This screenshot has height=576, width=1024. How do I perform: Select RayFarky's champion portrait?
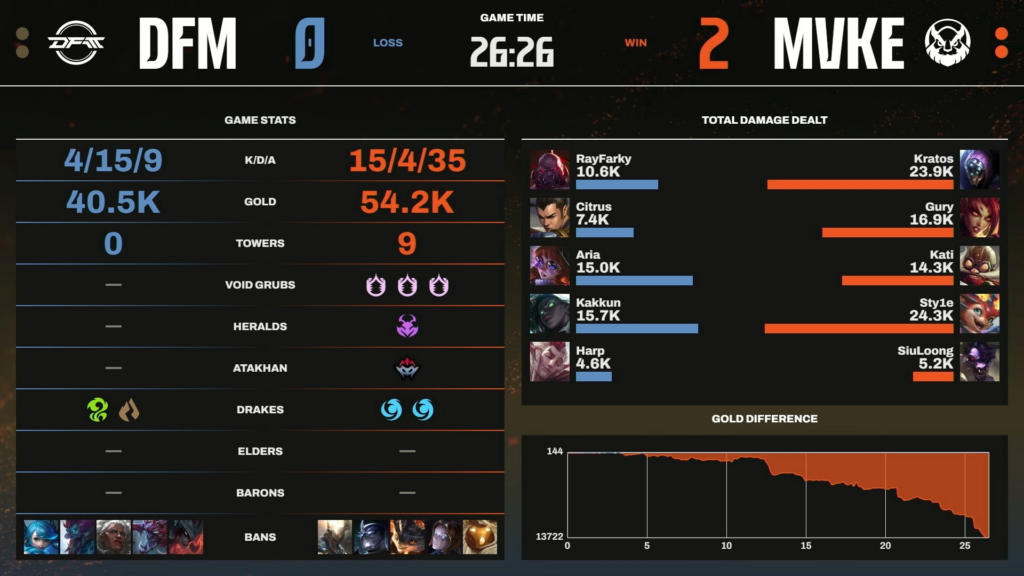click(x=550, y=170)
